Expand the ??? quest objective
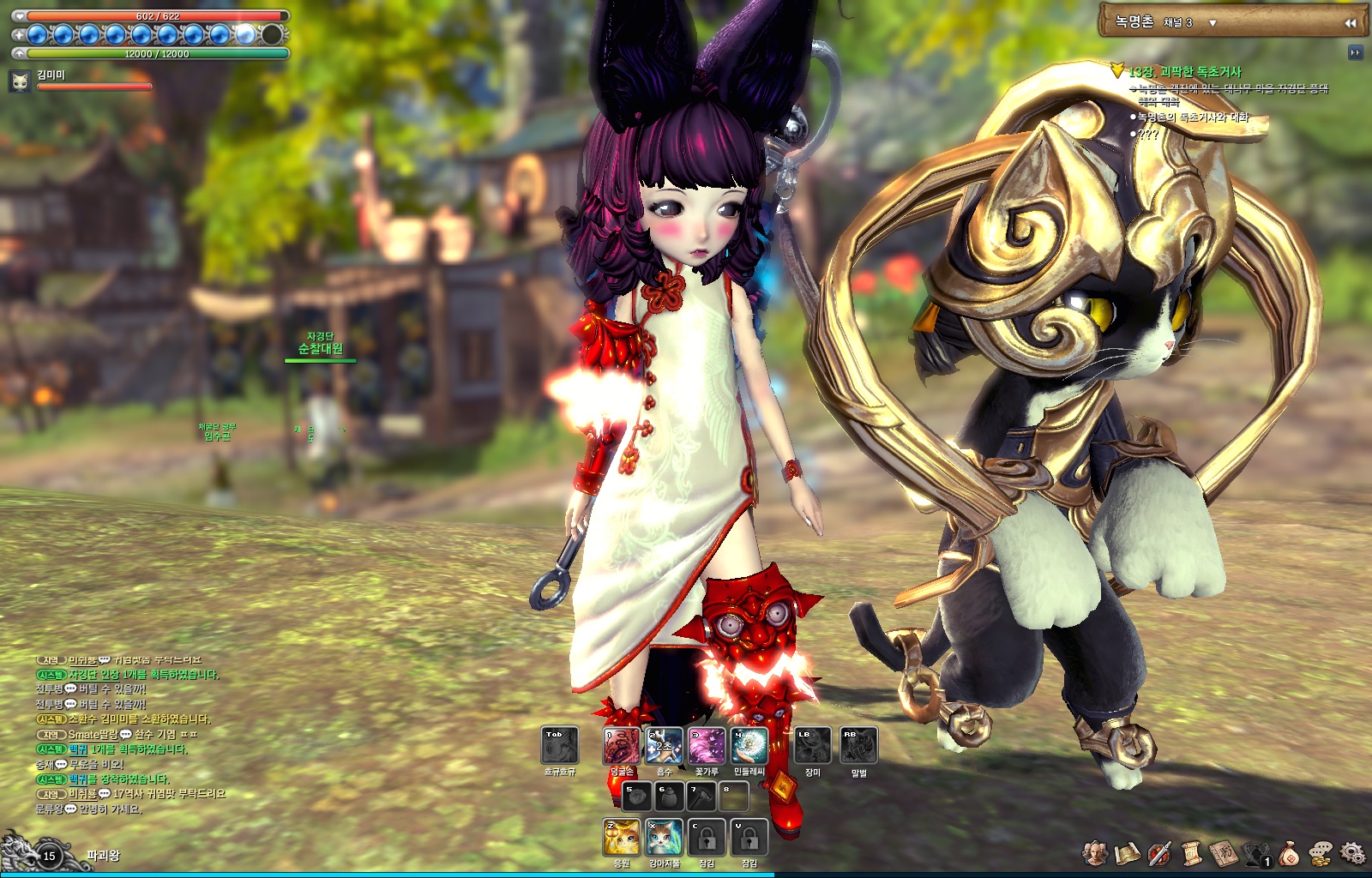 1146,135
